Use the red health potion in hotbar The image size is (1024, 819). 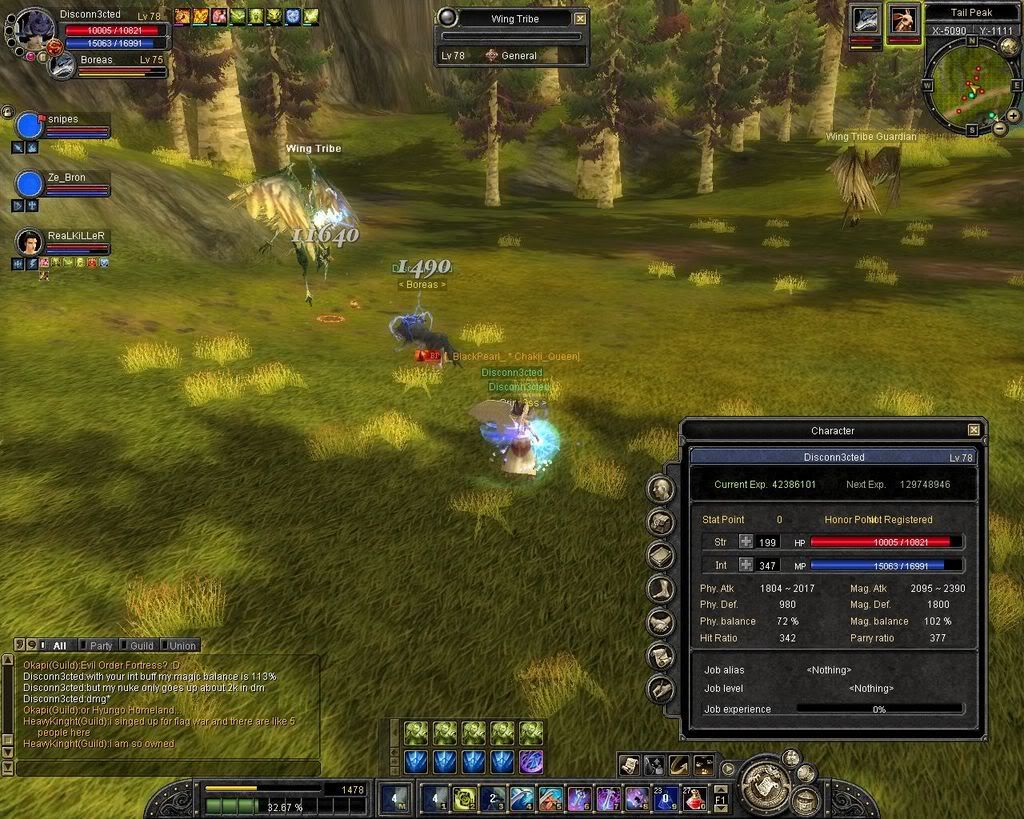click(694, 798)
